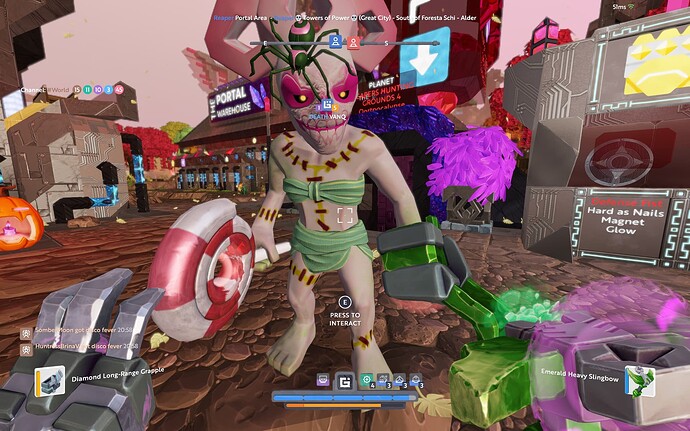Click the red player marker on compass
The width and height of the screenshot is (690, 431).
point(353,42)
